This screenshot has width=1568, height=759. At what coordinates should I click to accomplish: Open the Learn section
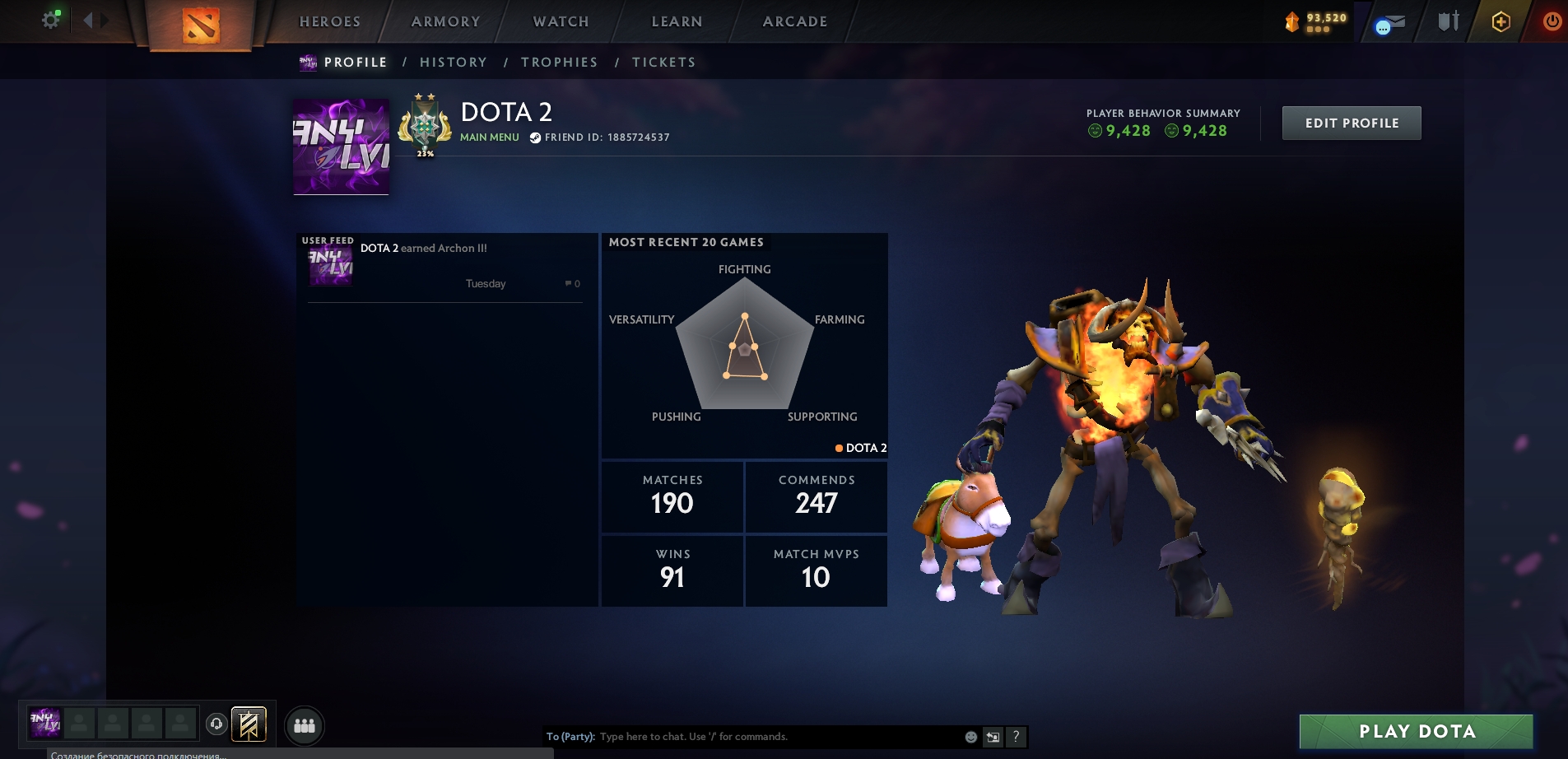click(677, 21)
